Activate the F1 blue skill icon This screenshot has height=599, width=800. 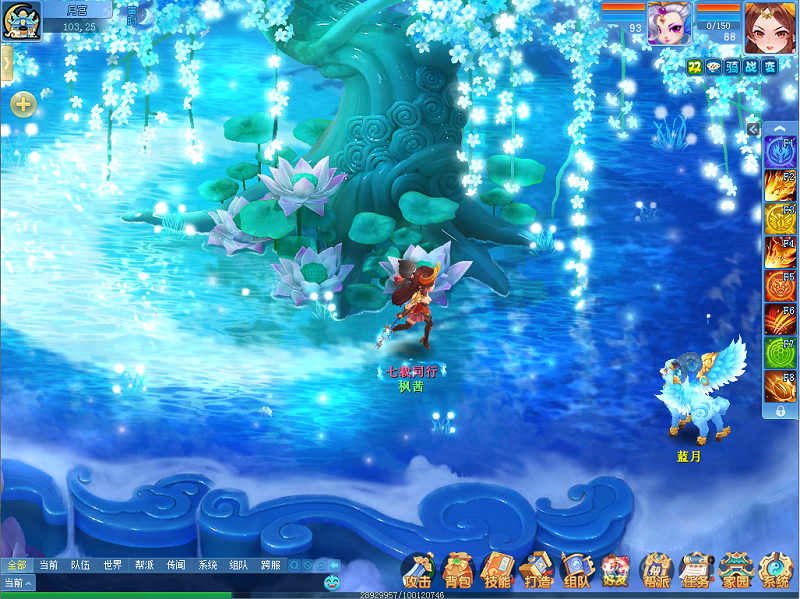780,152
